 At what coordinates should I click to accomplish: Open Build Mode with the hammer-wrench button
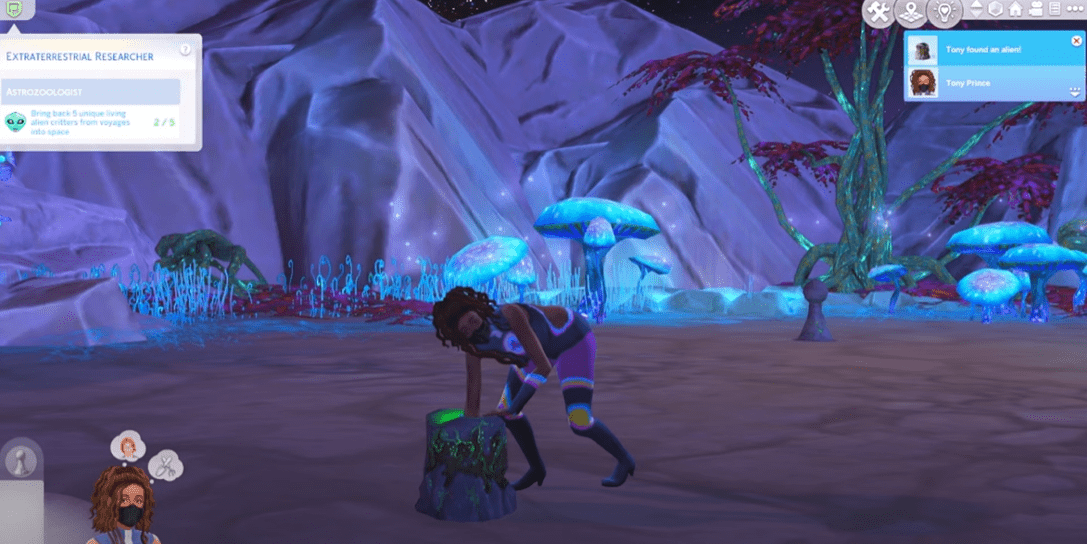tap(879, 13)
